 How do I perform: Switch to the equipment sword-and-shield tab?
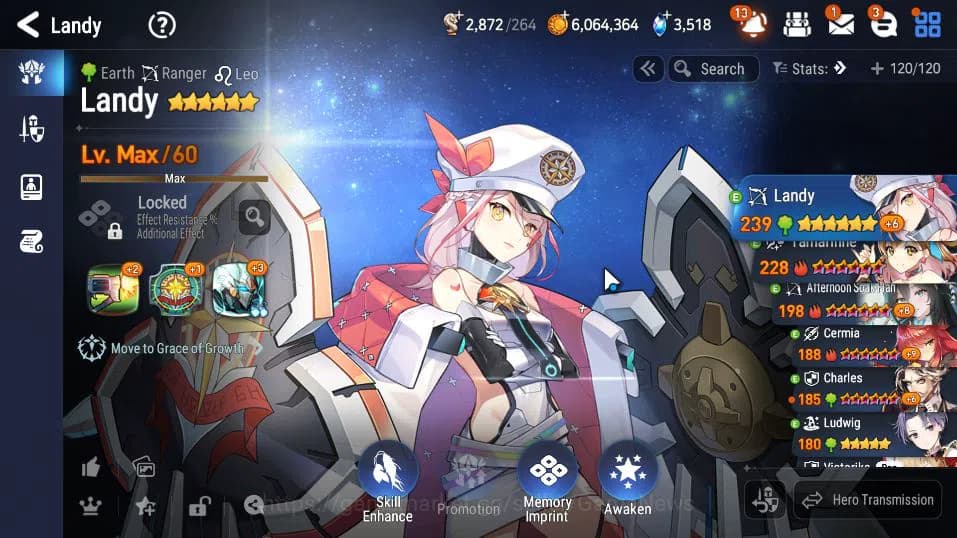pyautogui.click(x=32, y=128)
